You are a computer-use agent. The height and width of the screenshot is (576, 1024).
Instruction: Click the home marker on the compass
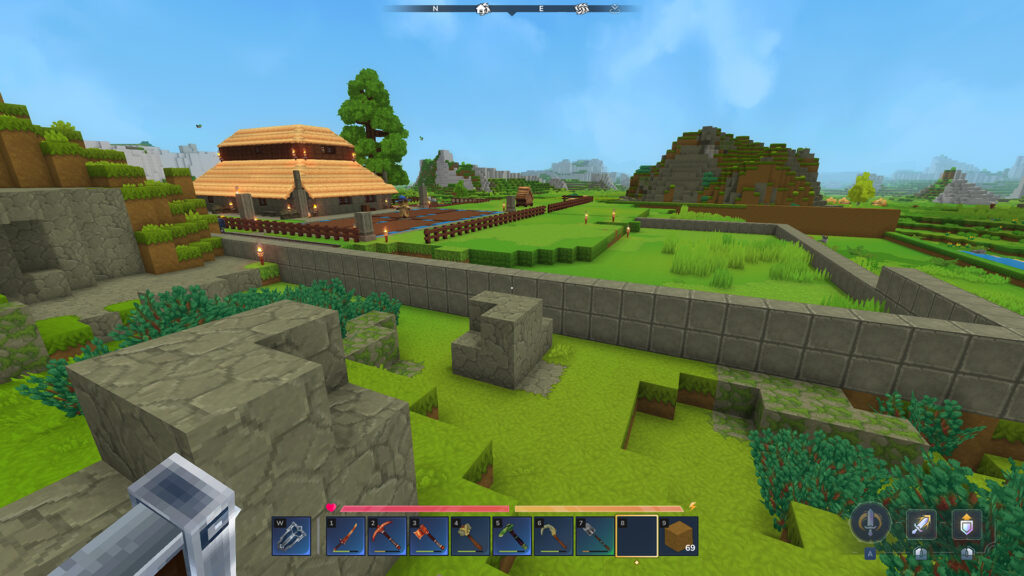(x=483, y=8)
